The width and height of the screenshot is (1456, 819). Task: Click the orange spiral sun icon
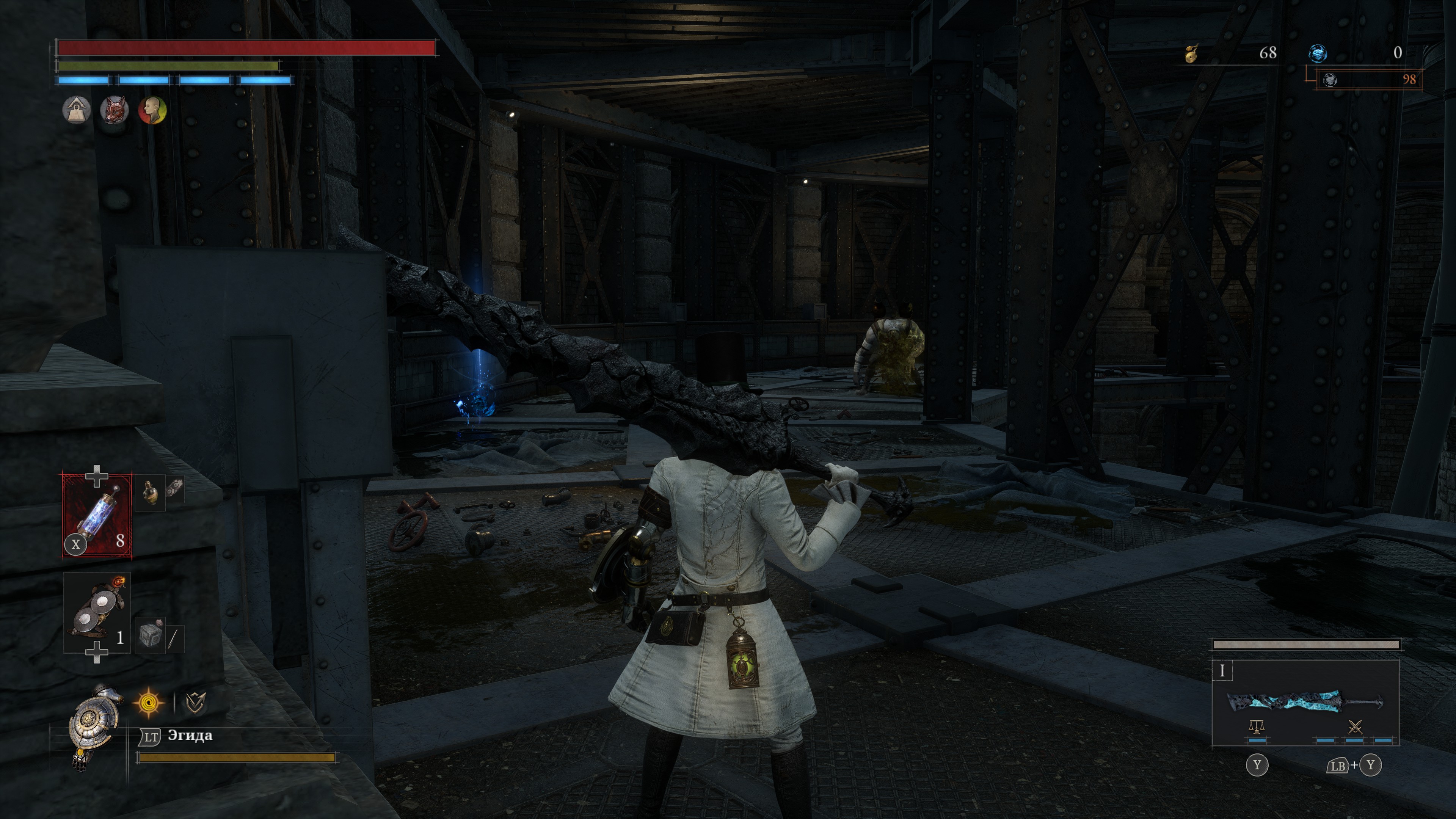pyautogui.click(x=148, y=703)
